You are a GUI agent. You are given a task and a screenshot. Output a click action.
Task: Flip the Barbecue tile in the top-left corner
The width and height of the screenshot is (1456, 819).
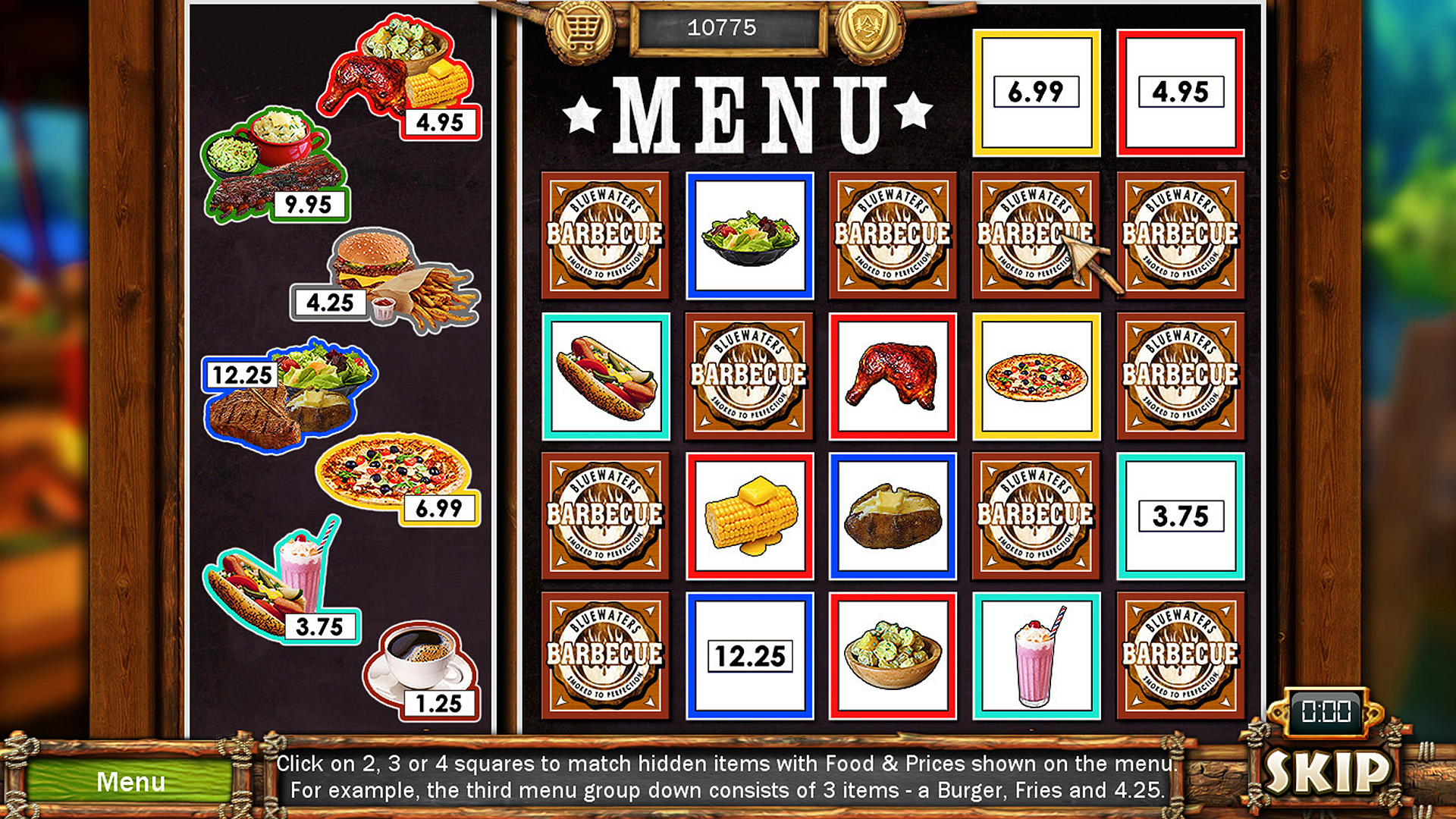605,234
